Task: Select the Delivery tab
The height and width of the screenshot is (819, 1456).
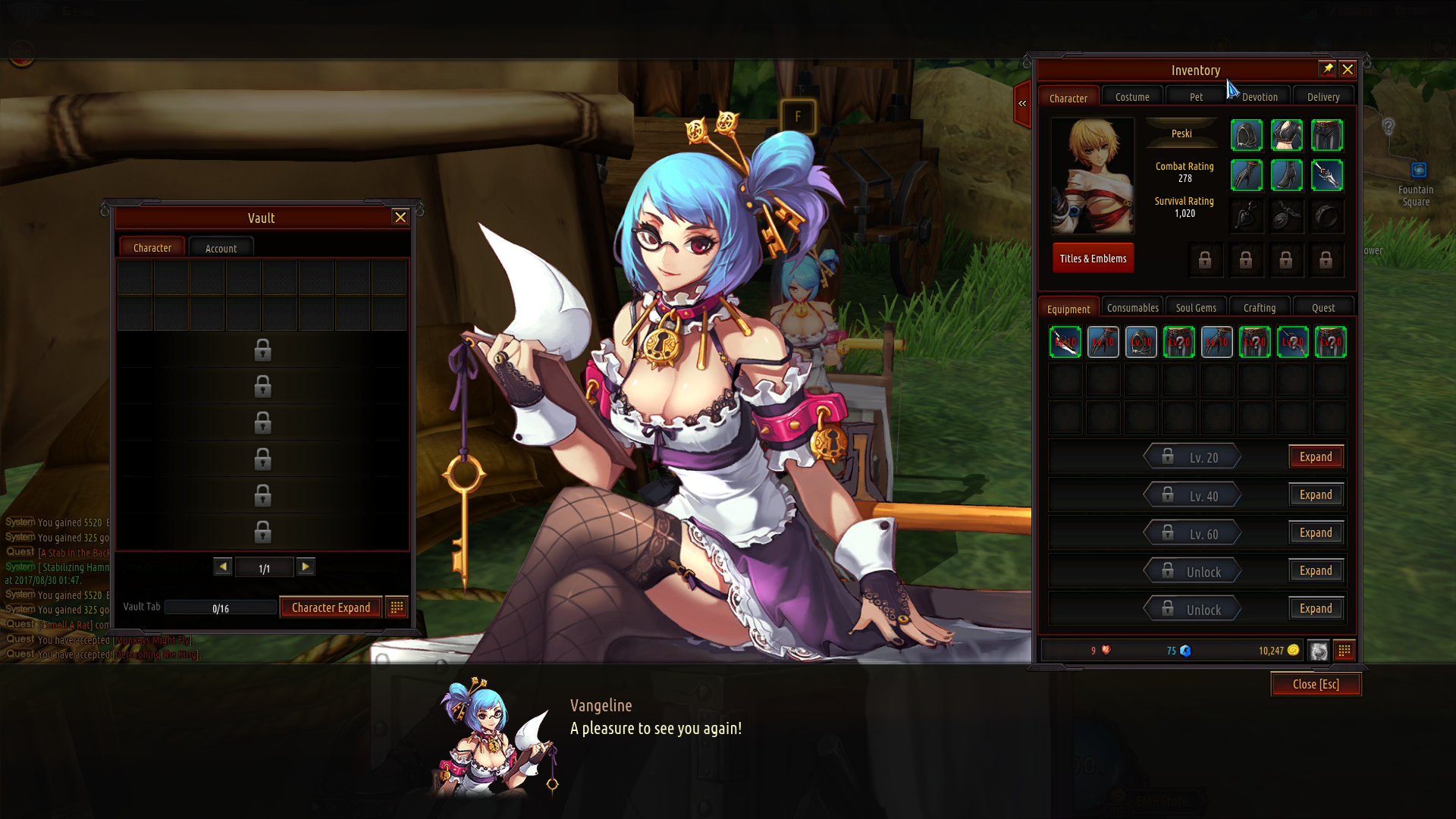Action: pos(1323,97)
